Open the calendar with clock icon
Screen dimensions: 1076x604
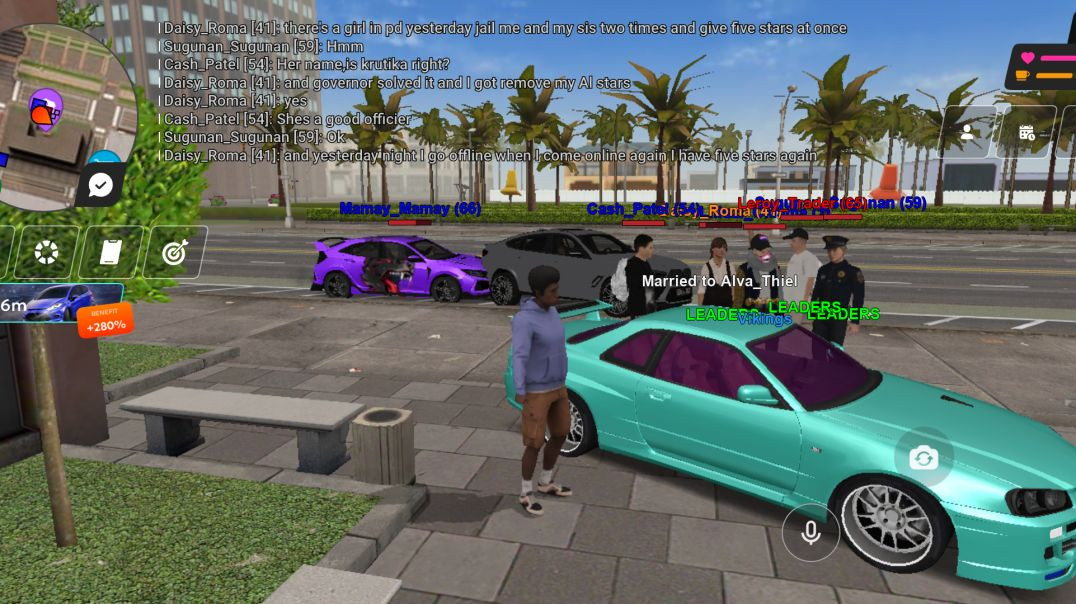[x=1027, y=132]
